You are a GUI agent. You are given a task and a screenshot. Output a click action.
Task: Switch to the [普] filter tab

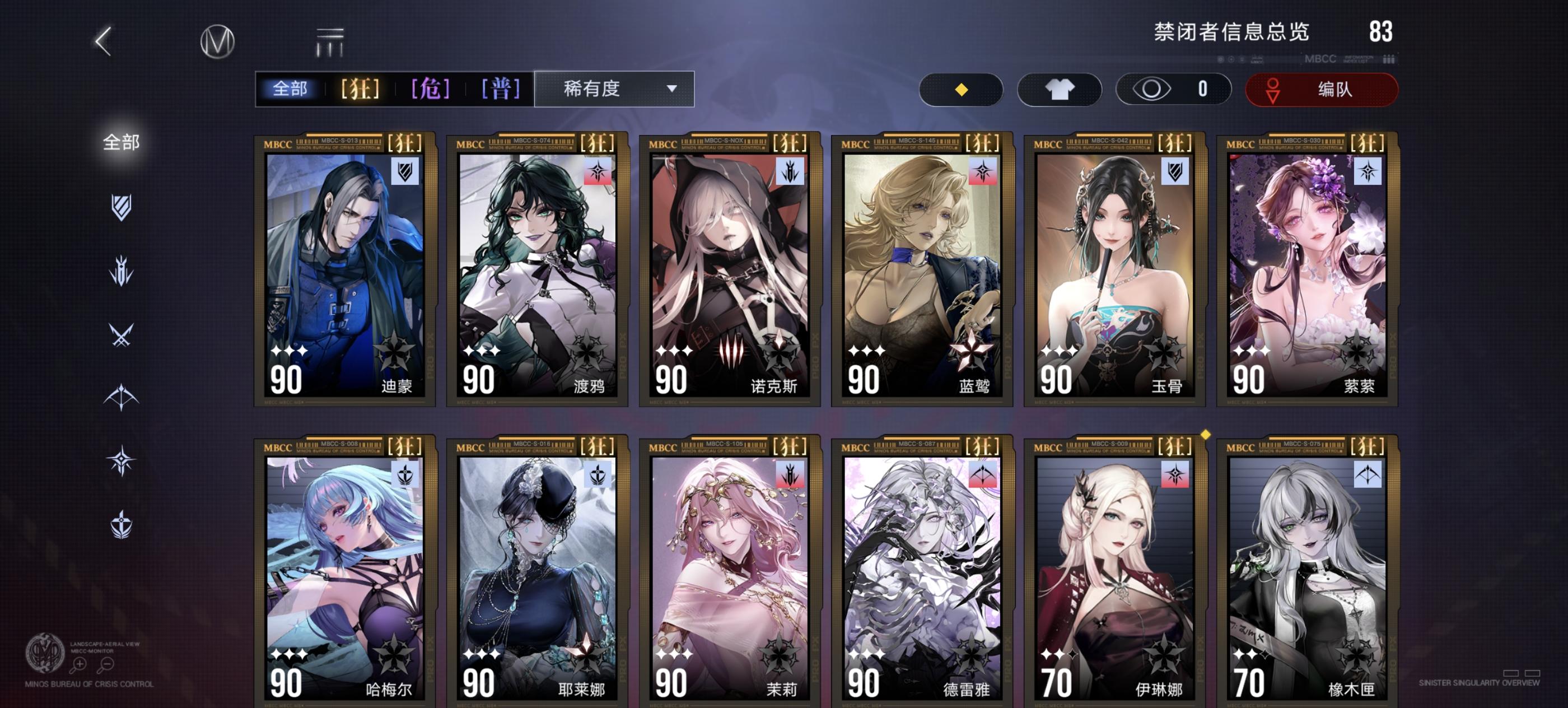[499, 89]
